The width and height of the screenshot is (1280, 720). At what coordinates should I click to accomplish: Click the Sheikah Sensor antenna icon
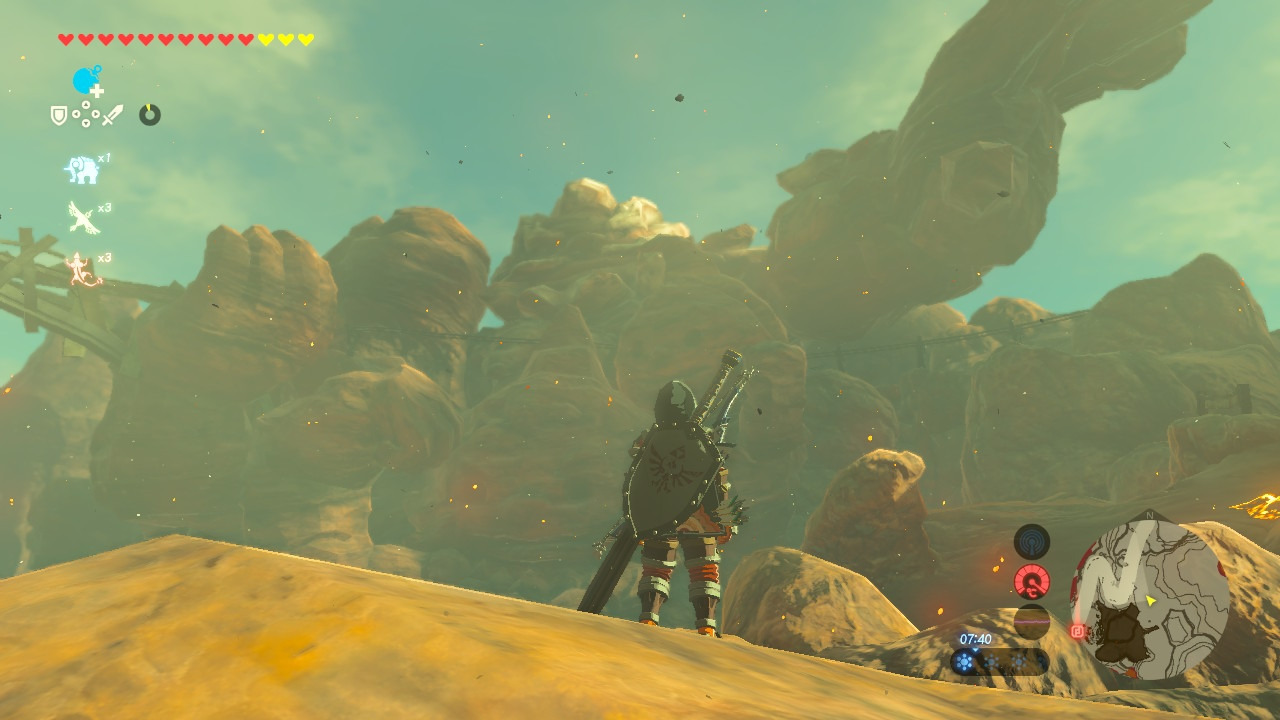pyautogui.click(x=1031, y=542)
